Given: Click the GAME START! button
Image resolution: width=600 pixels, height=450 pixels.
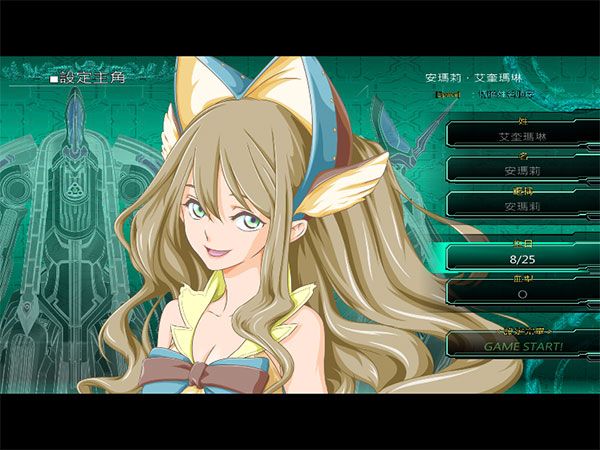Looking at the screenshot, I should tap(522, 345).
